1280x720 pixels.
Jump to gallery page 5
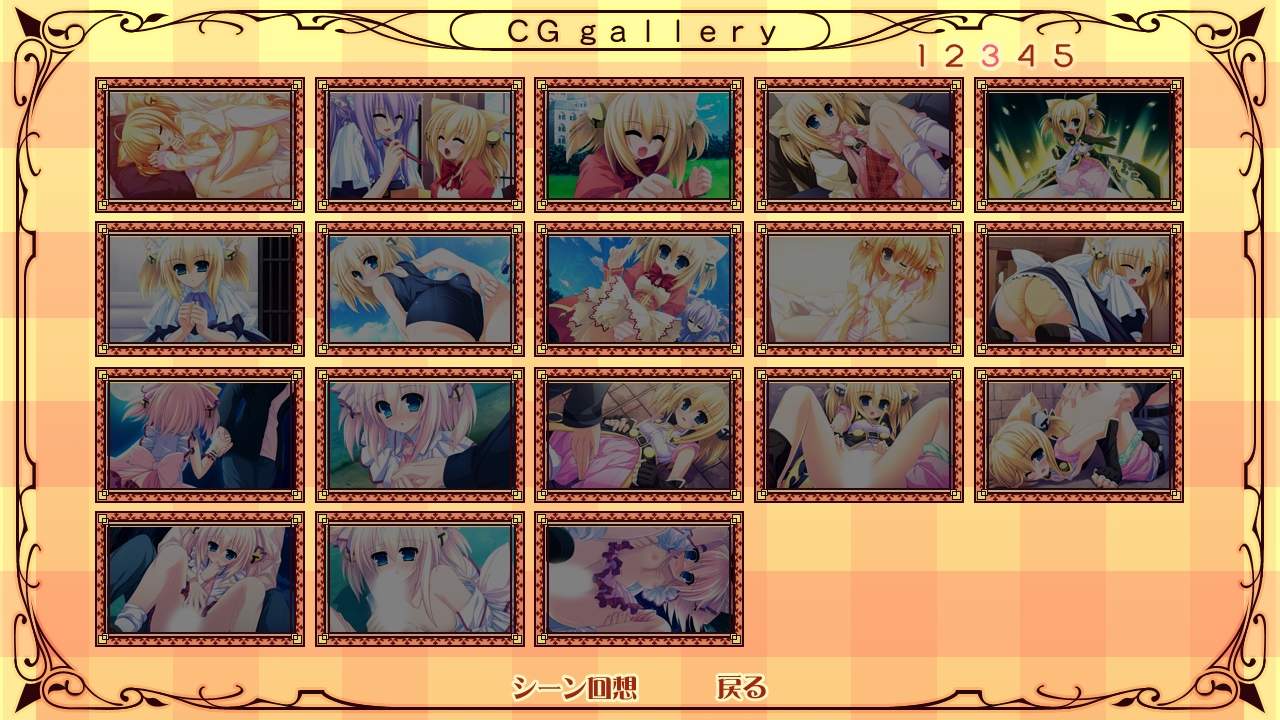(x=1062, y=56)
